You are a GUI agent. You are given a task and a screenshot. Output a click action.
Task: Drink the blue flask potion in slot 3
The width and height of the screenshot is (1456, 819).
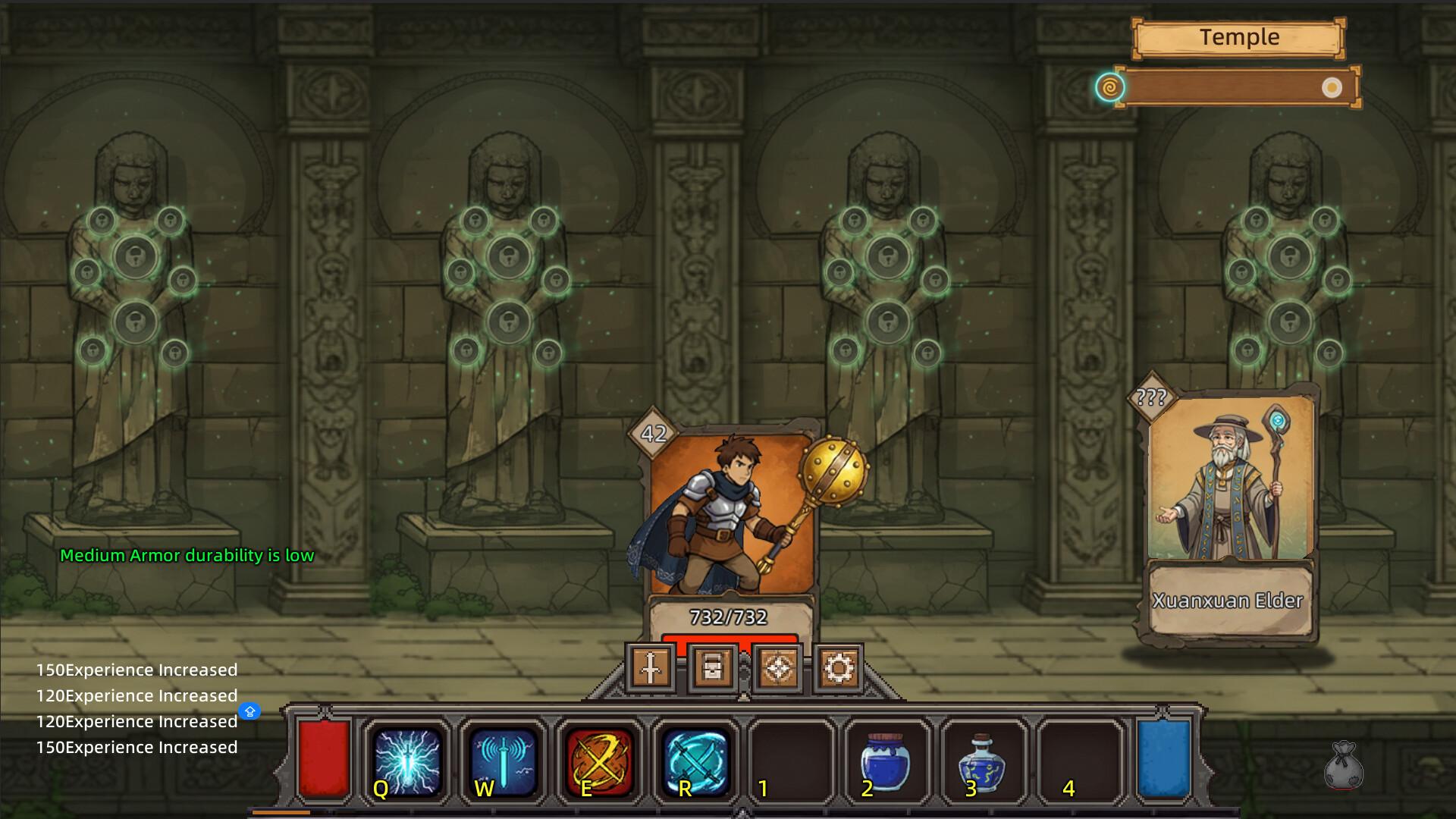click(982, 762)
